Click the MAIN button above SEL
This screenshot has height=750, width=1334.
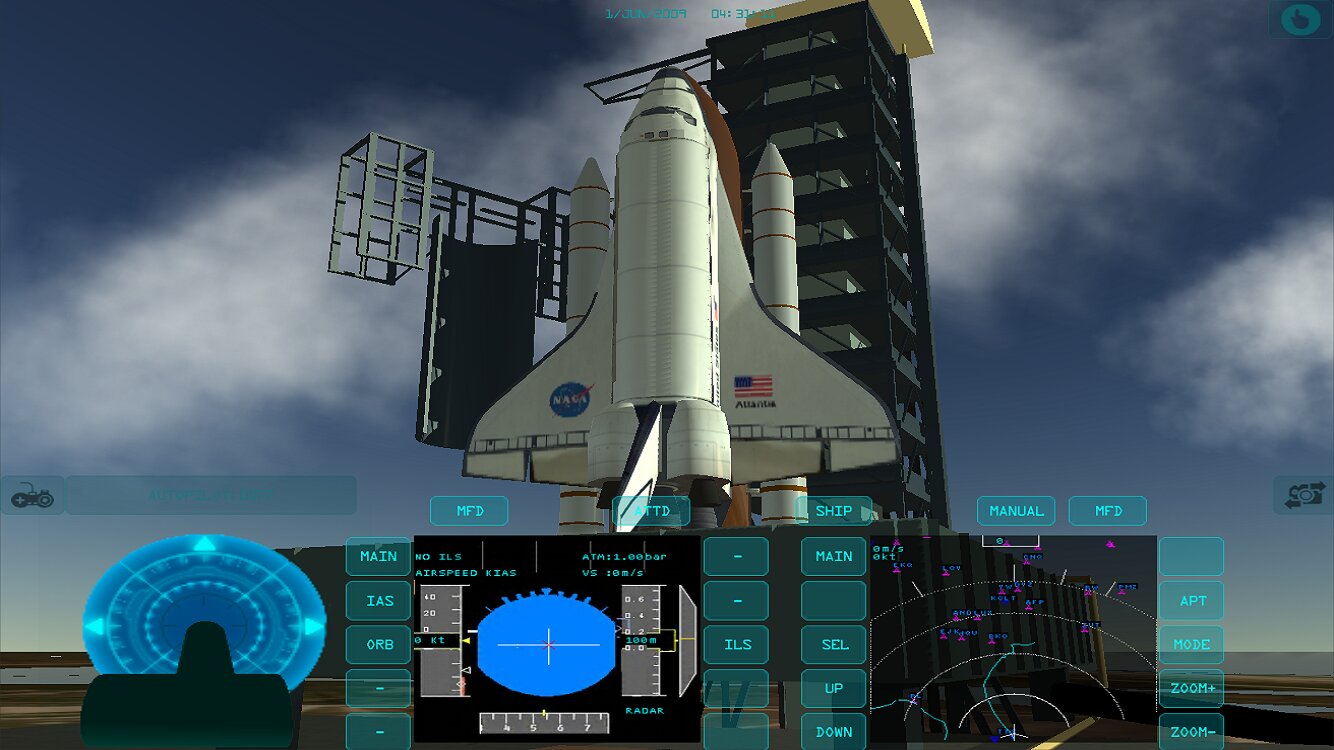coord(833,556)
